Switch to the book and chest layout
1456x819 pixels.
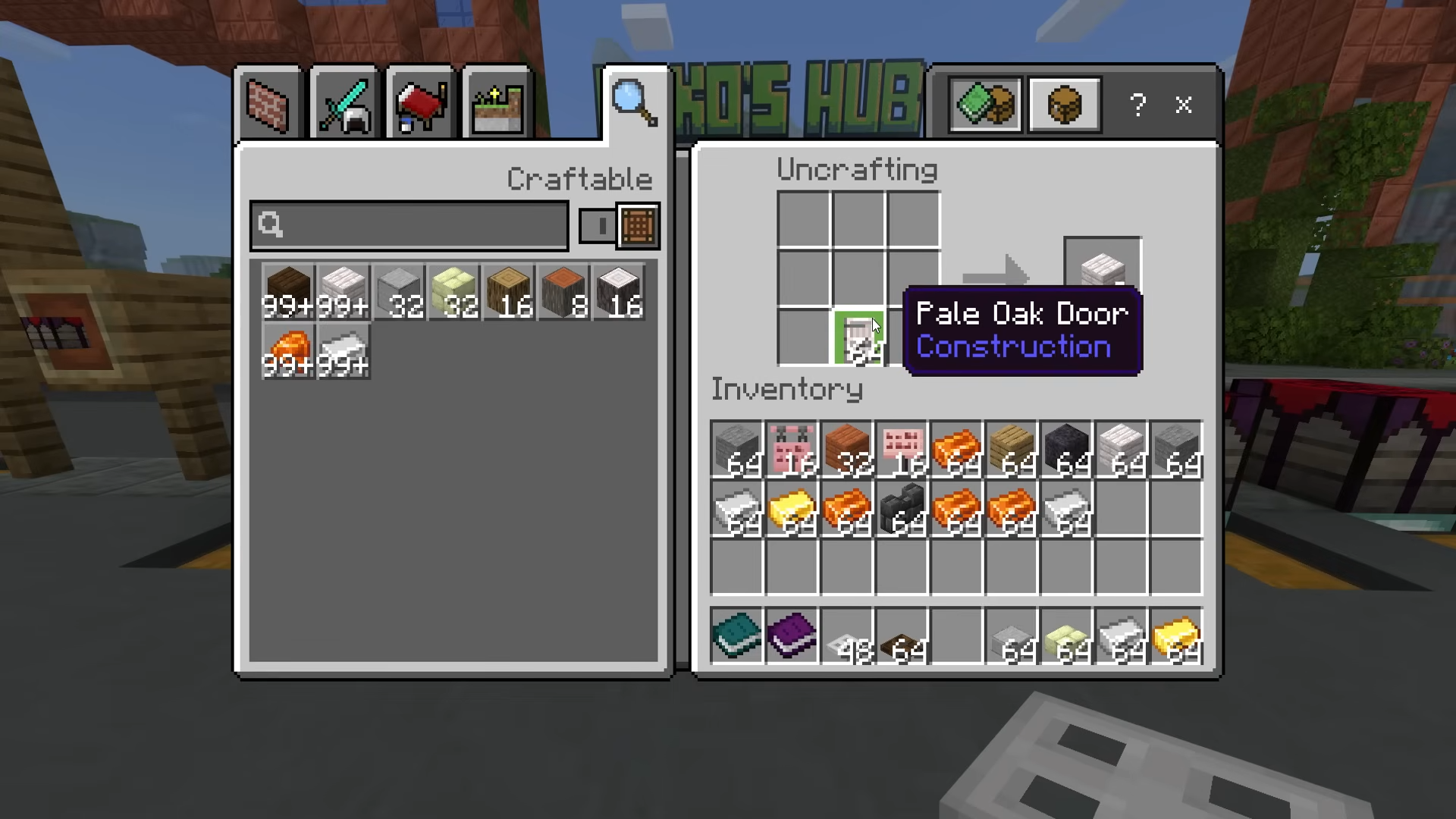(984, 105)
